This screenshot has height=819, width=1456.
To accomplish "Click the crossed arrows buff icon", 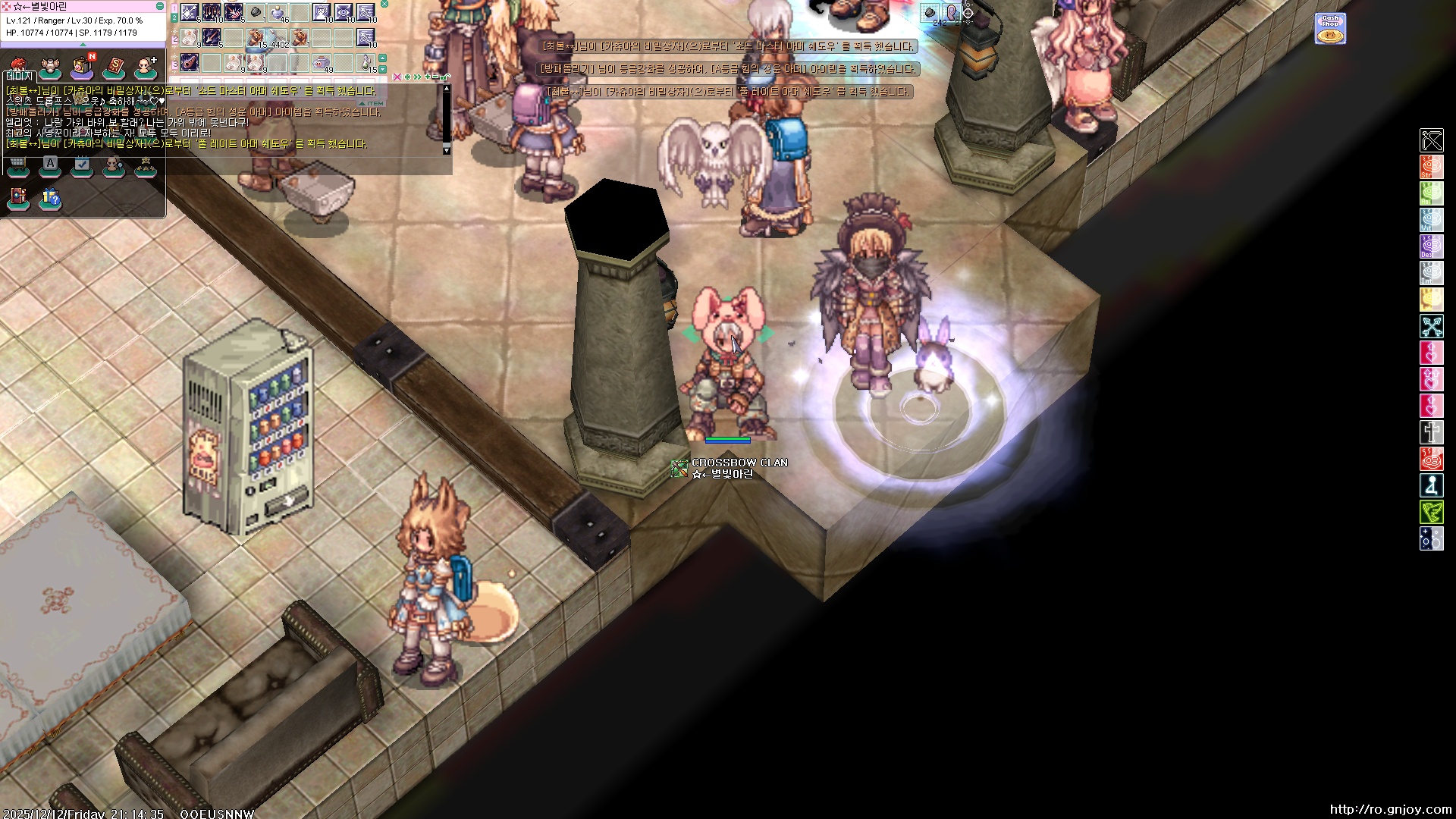I will (1431, 326).
